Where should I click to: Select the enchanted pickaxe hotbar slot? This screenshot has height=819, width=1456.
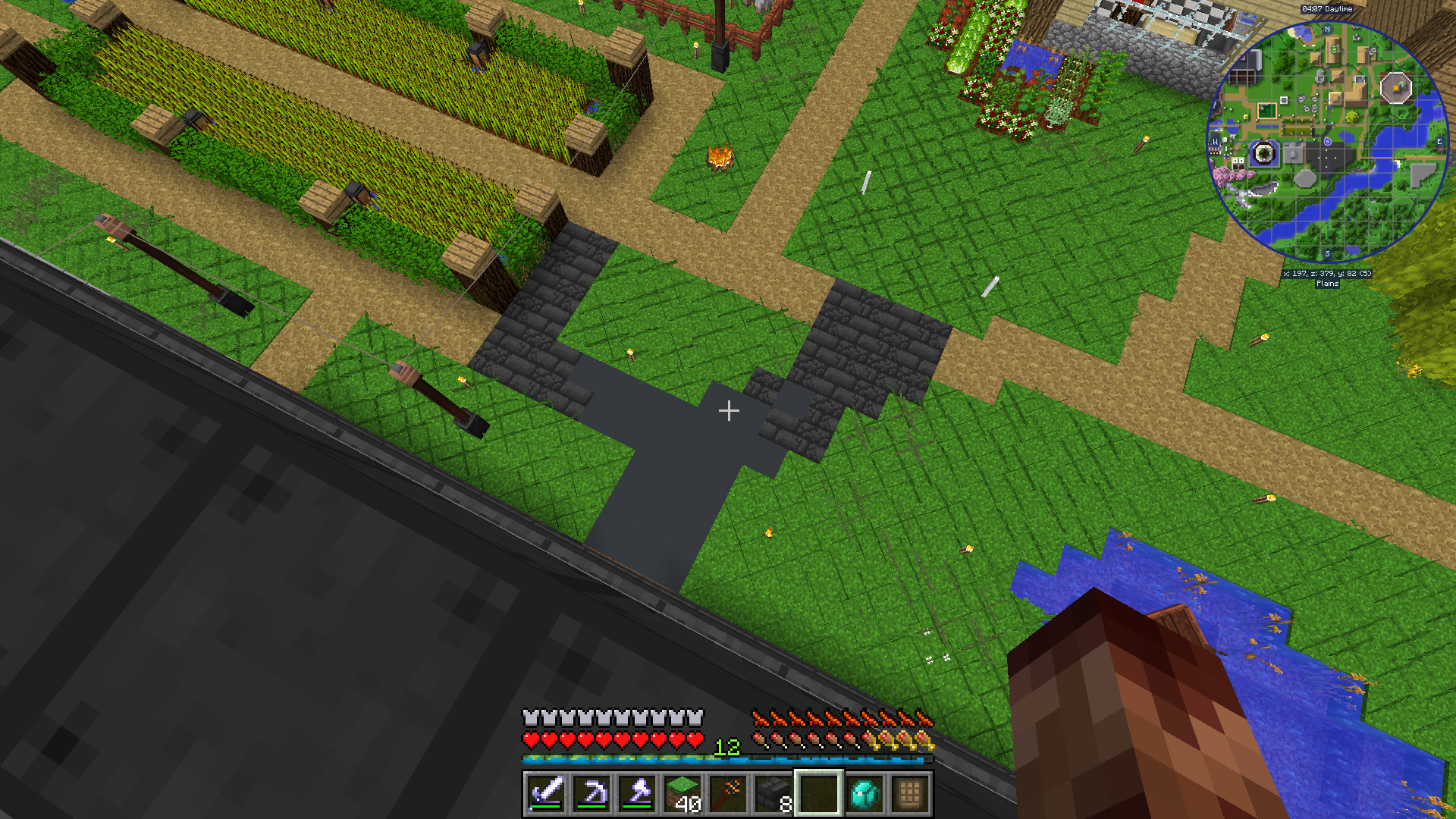591,793
